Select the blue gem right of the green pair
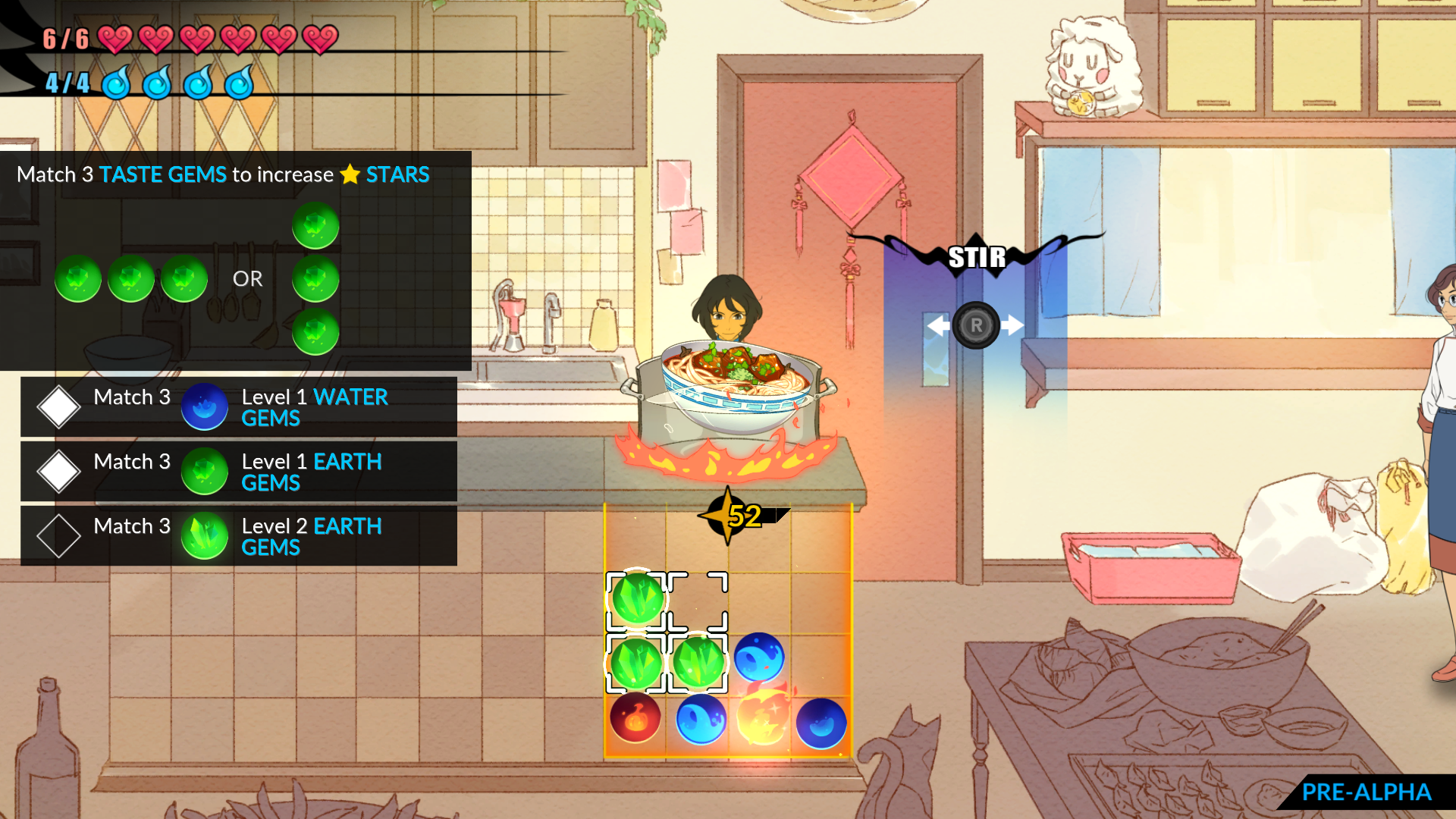Screen dimensions: 1456x819 tap(758, 657)
